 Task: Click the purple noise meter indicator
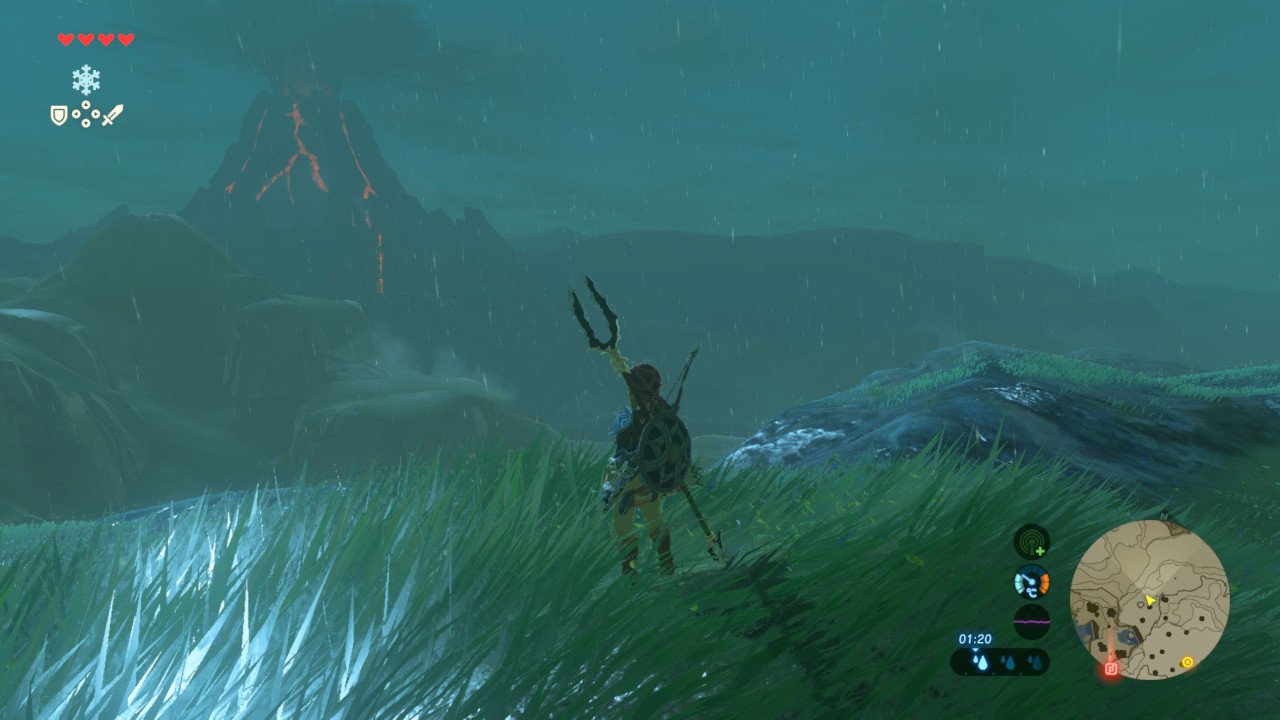[x=1031, y=621]
